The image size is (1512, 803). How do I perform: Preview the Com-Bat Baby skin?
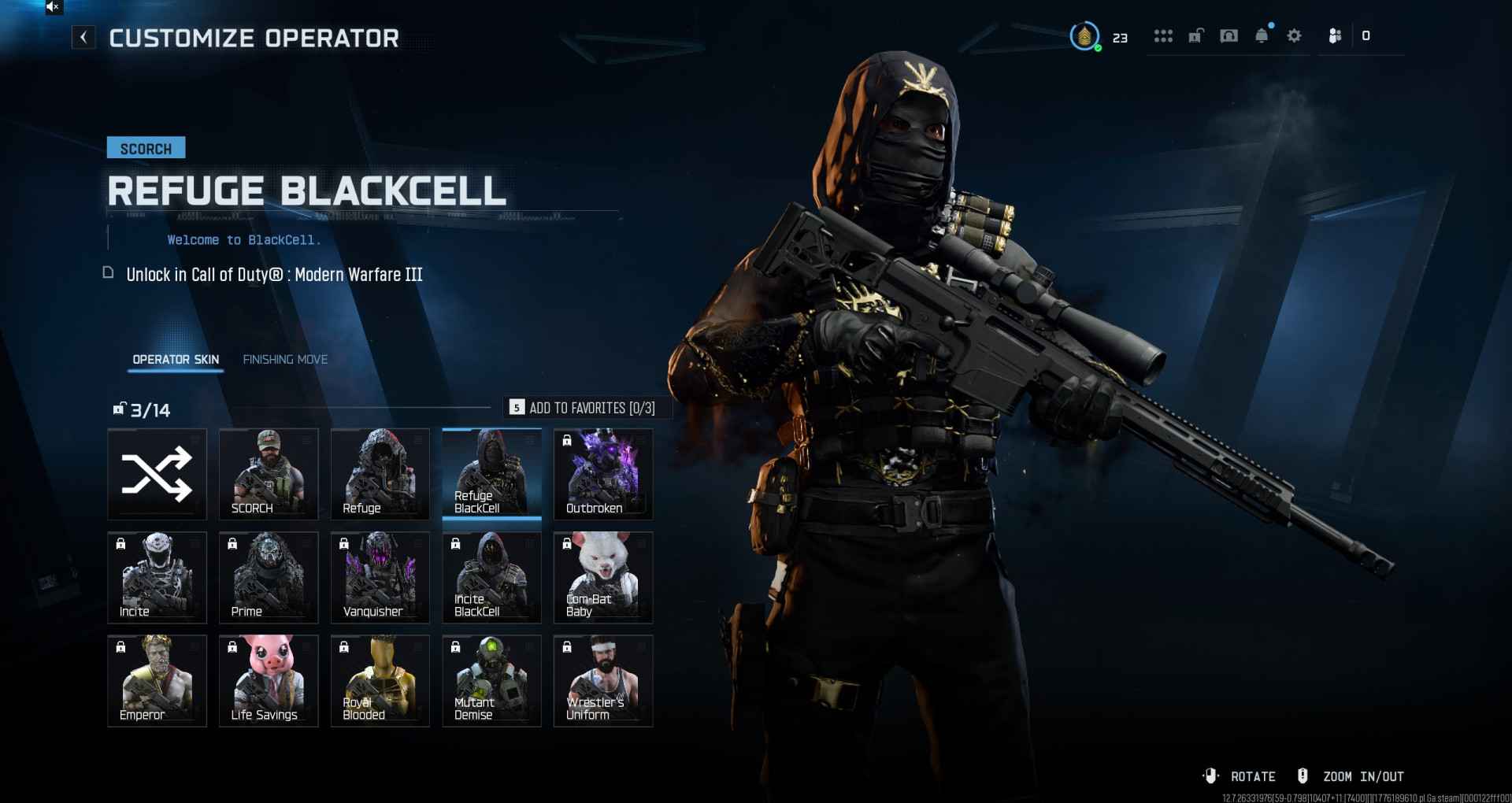click(x=603, y=577)
